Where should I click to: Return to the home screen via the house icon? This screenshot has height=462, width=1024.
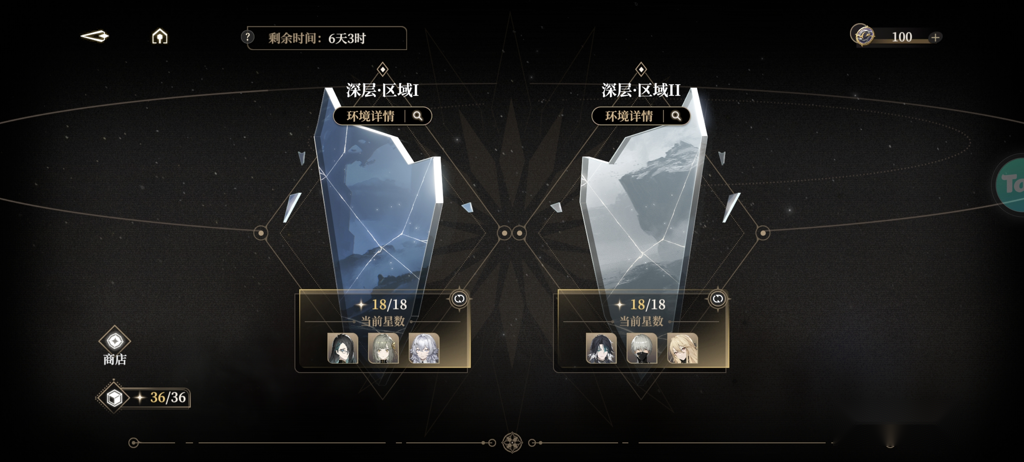159,37
